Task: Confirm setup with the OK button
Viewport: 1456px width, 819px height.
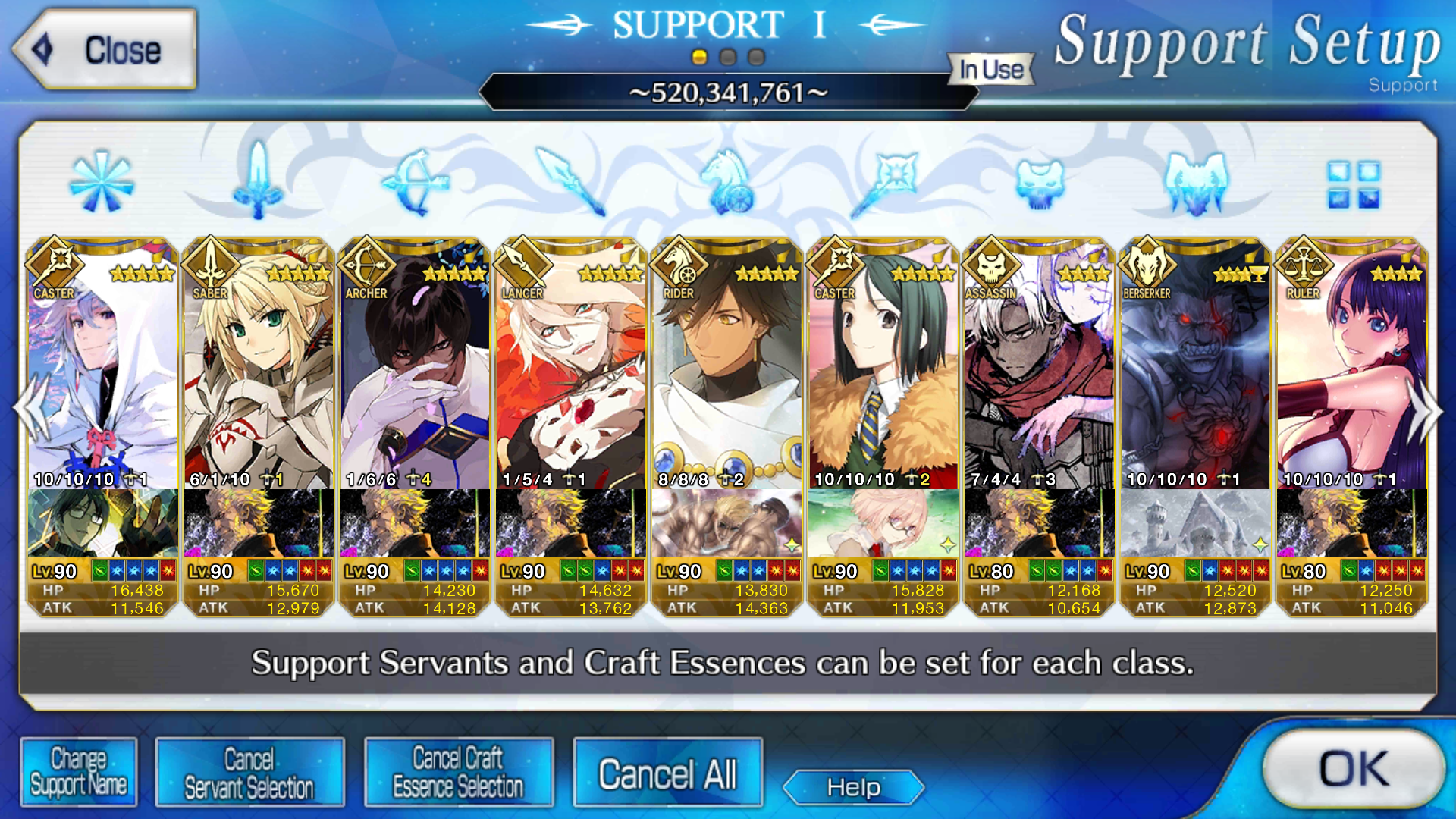Action: click(1354, 769)
